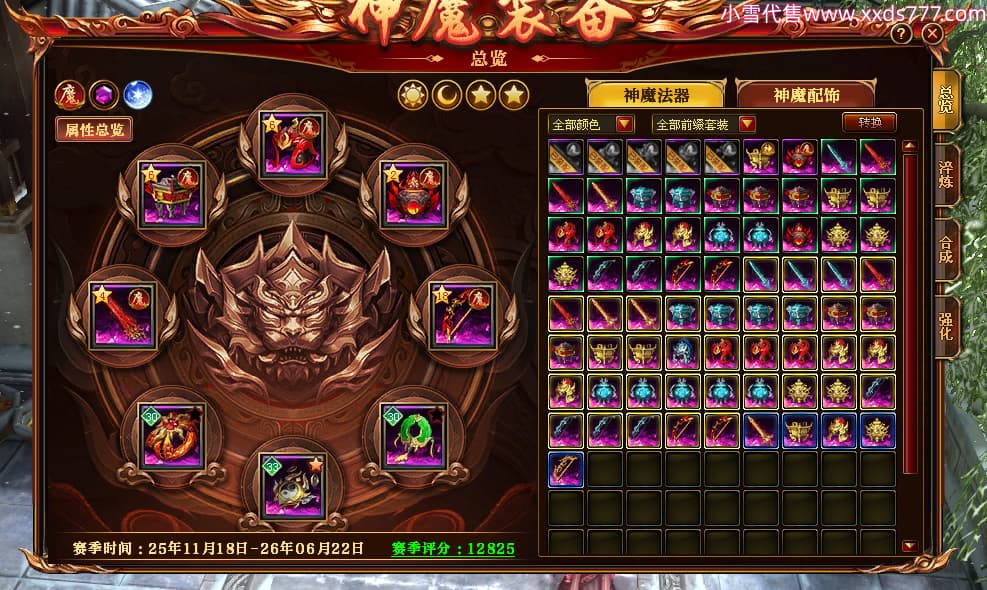This screenshot has height=590, width=987.
Task: Open the question mark help button
Action: pos(901,34)
